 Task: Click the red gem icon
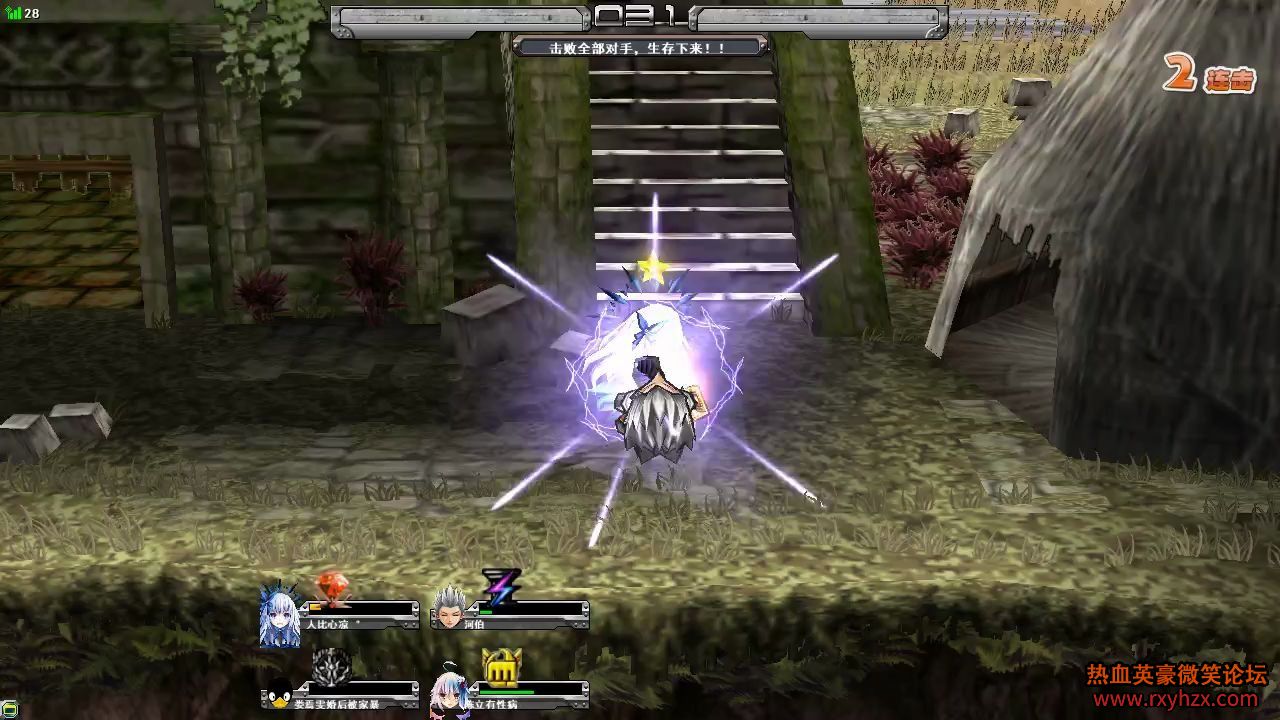[x=331, y=586]
